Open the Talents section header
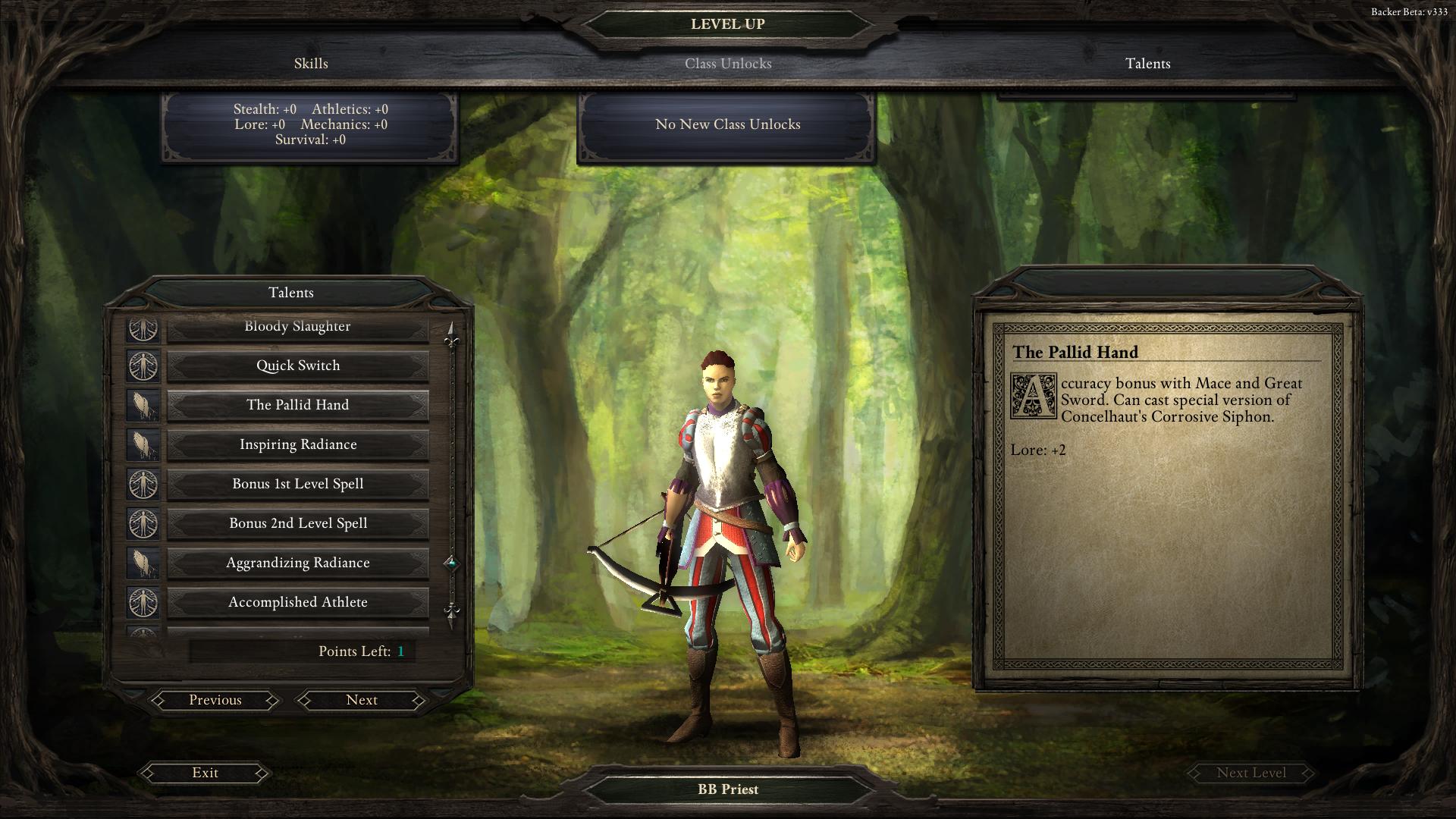 coord(1147,64)
